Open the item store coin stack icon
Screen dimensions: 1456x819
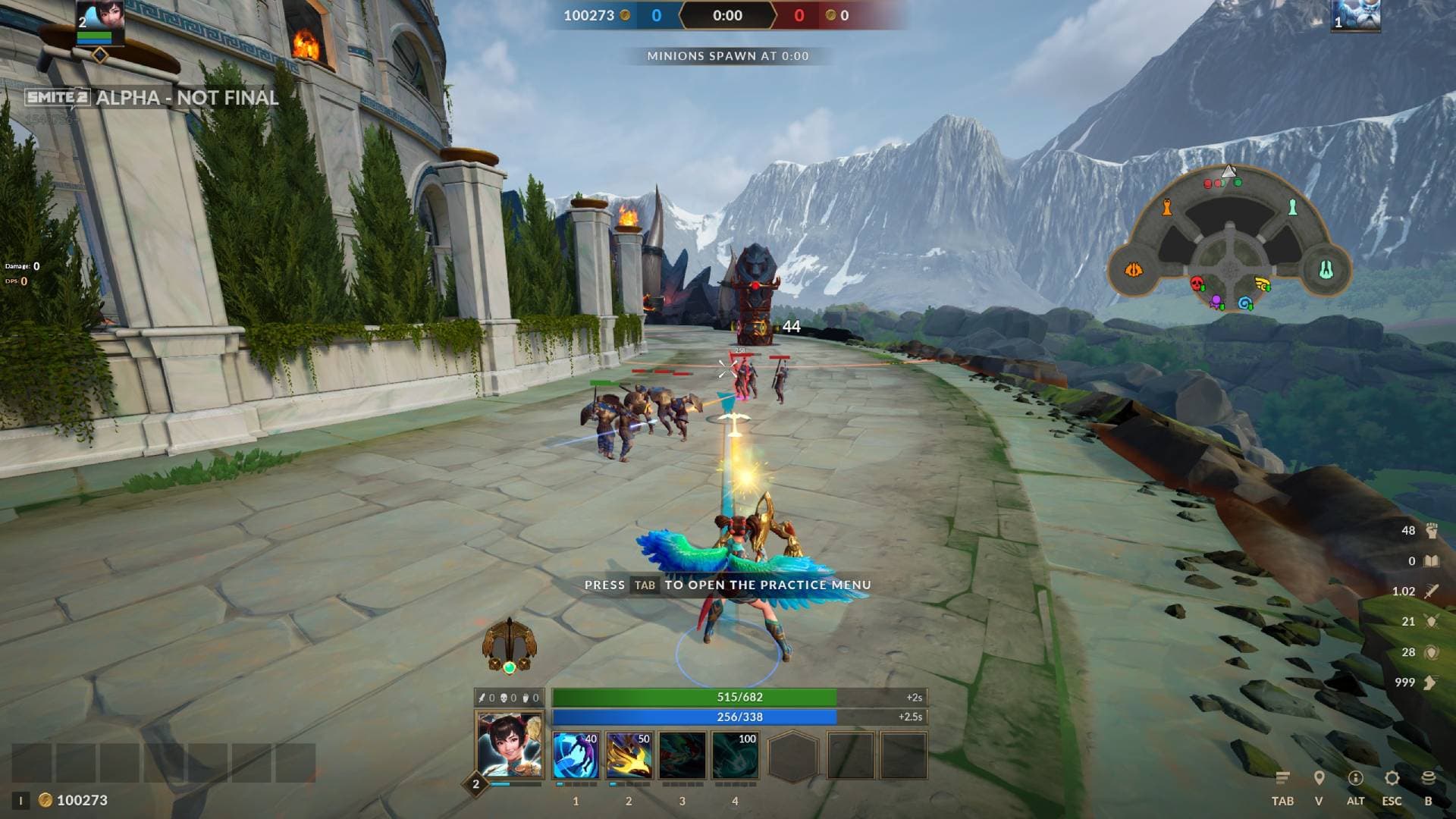1428,778
